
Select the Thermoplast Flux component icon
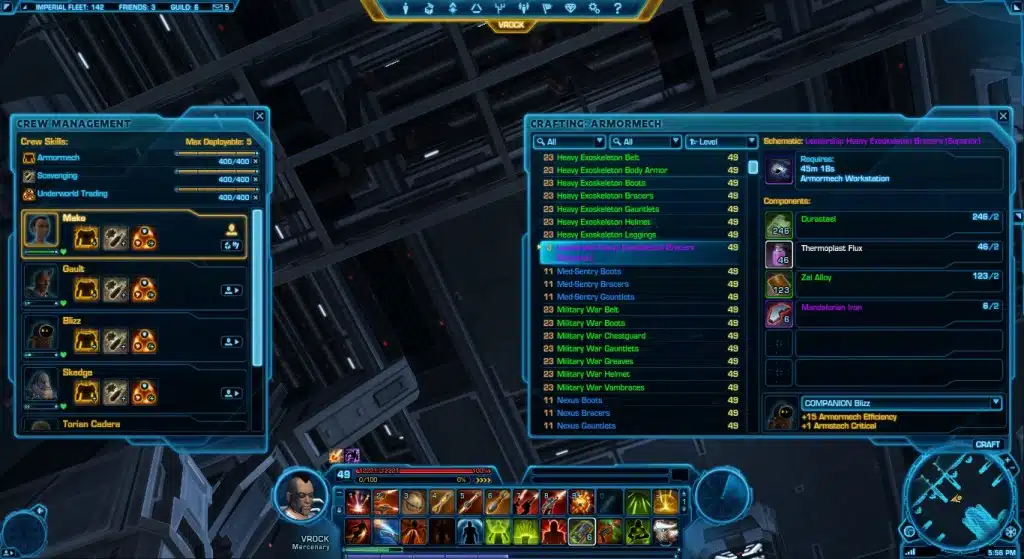tap(779, 255)
